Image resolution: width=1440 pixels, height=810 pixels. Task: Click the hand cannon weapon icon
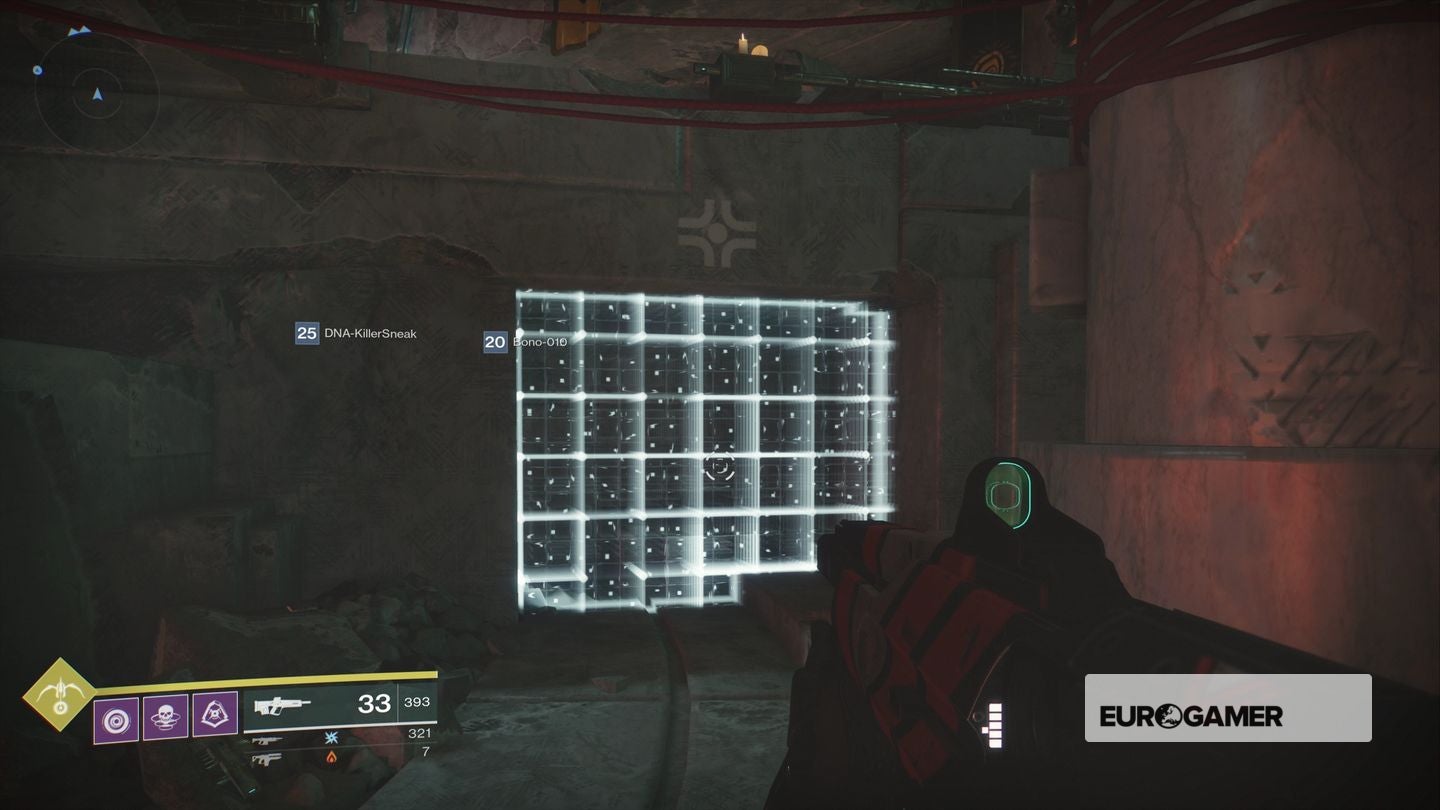tap(265, 759)
